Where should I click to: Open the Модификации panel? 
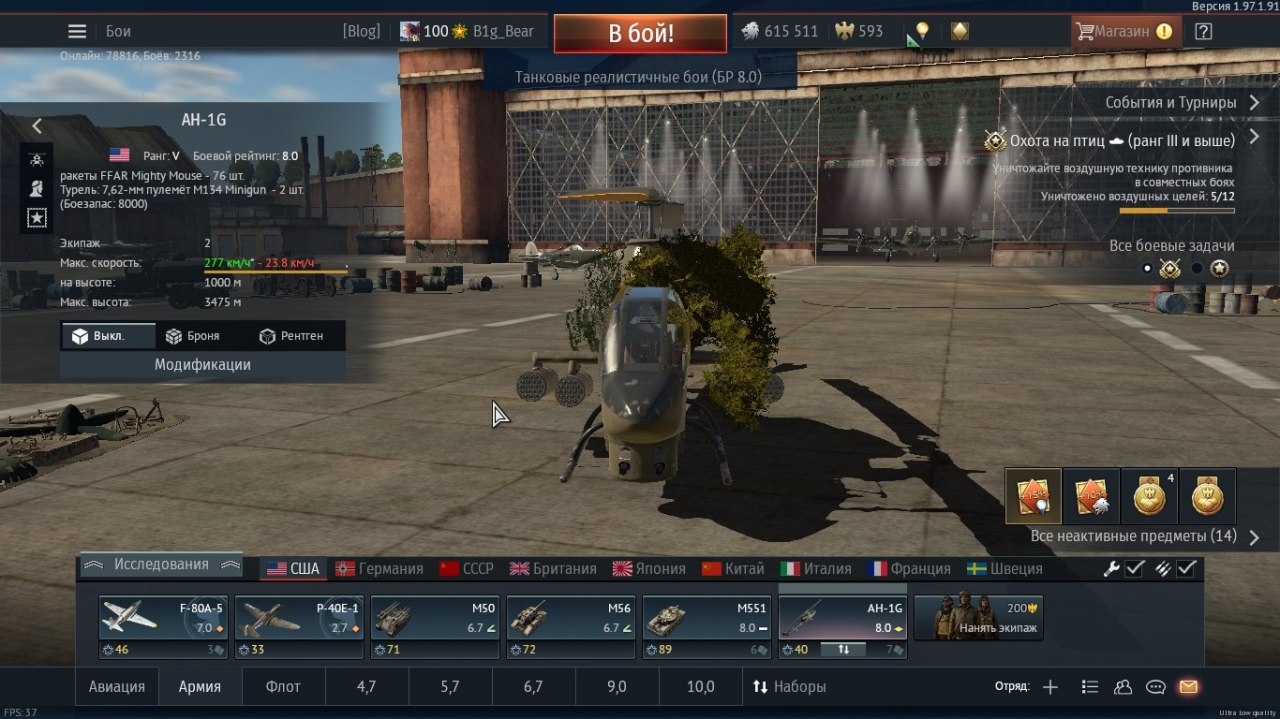click(202, 365)
